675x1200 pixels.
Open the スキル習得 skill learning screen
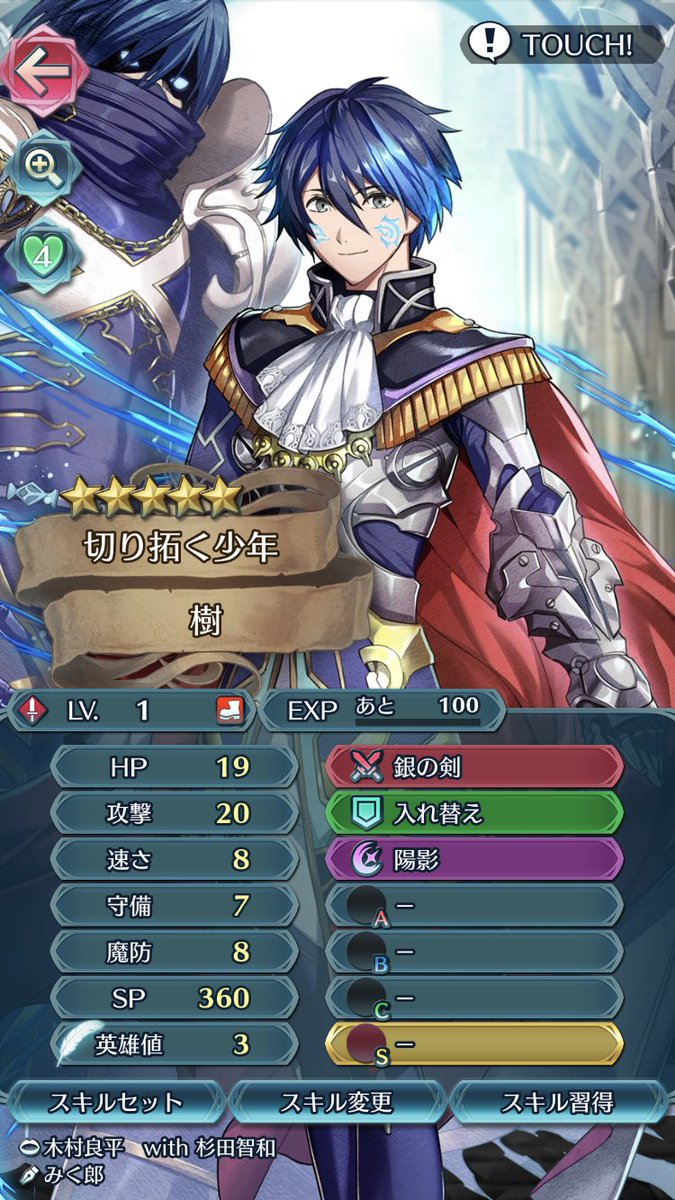point(558,1103)
